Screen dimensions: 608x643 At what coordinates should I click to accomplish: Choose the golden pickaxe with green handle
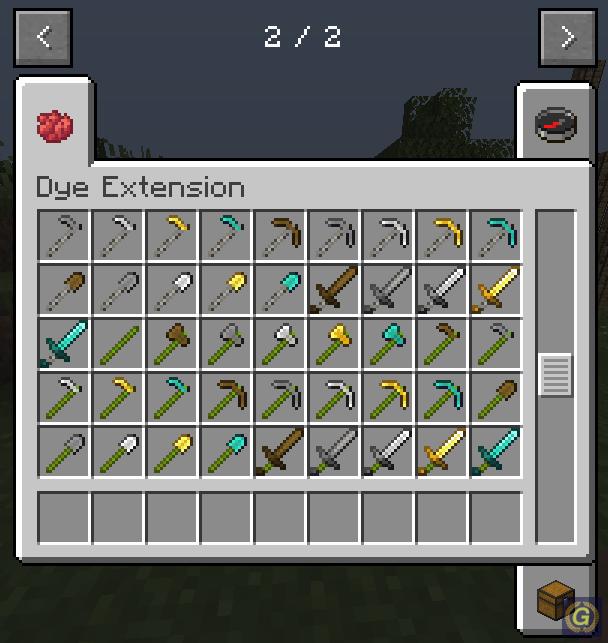389,397
